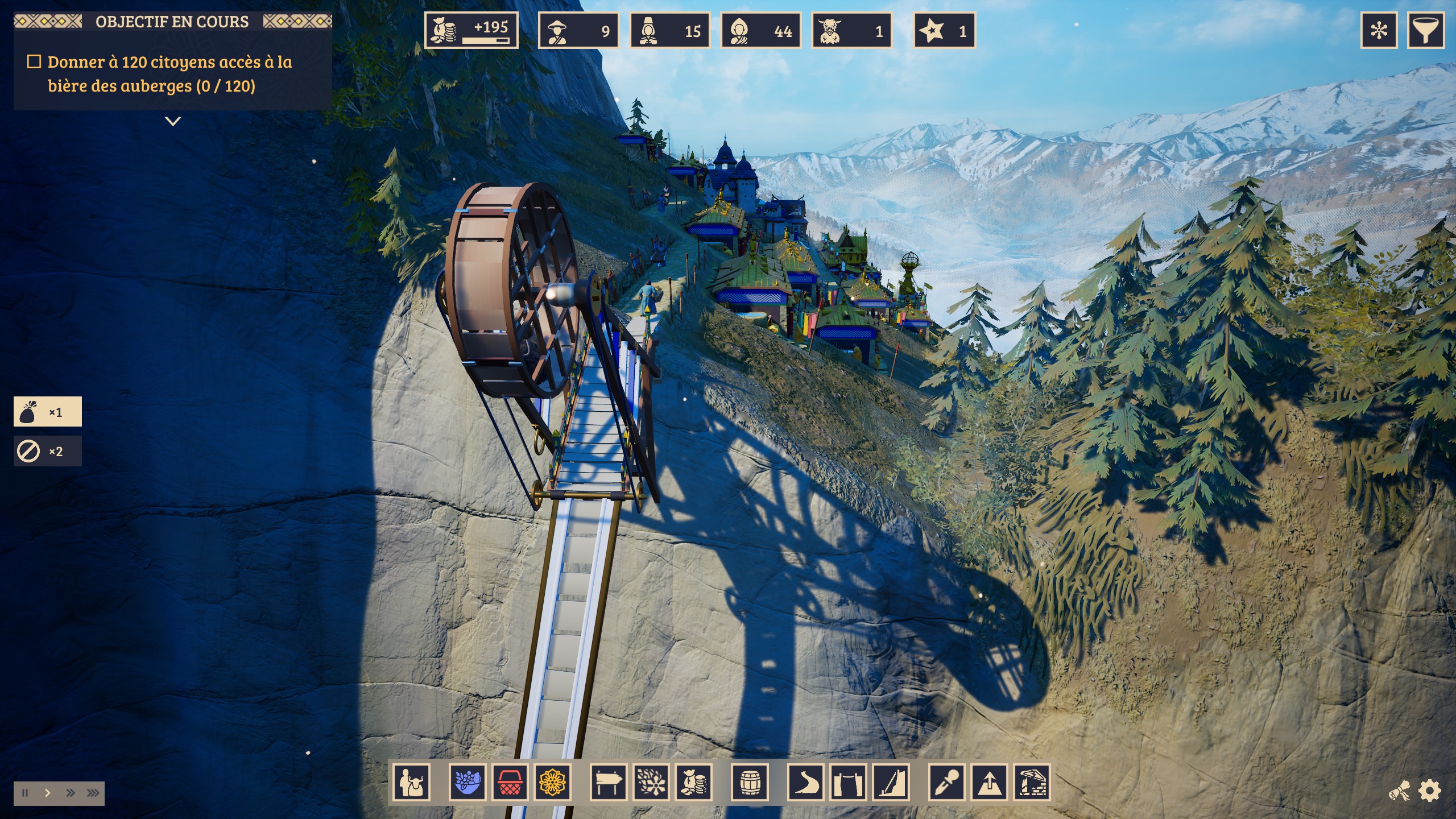Open the funnel filter button
Viewport: 1456px width, 819px height.
[x=1425, y=30]
